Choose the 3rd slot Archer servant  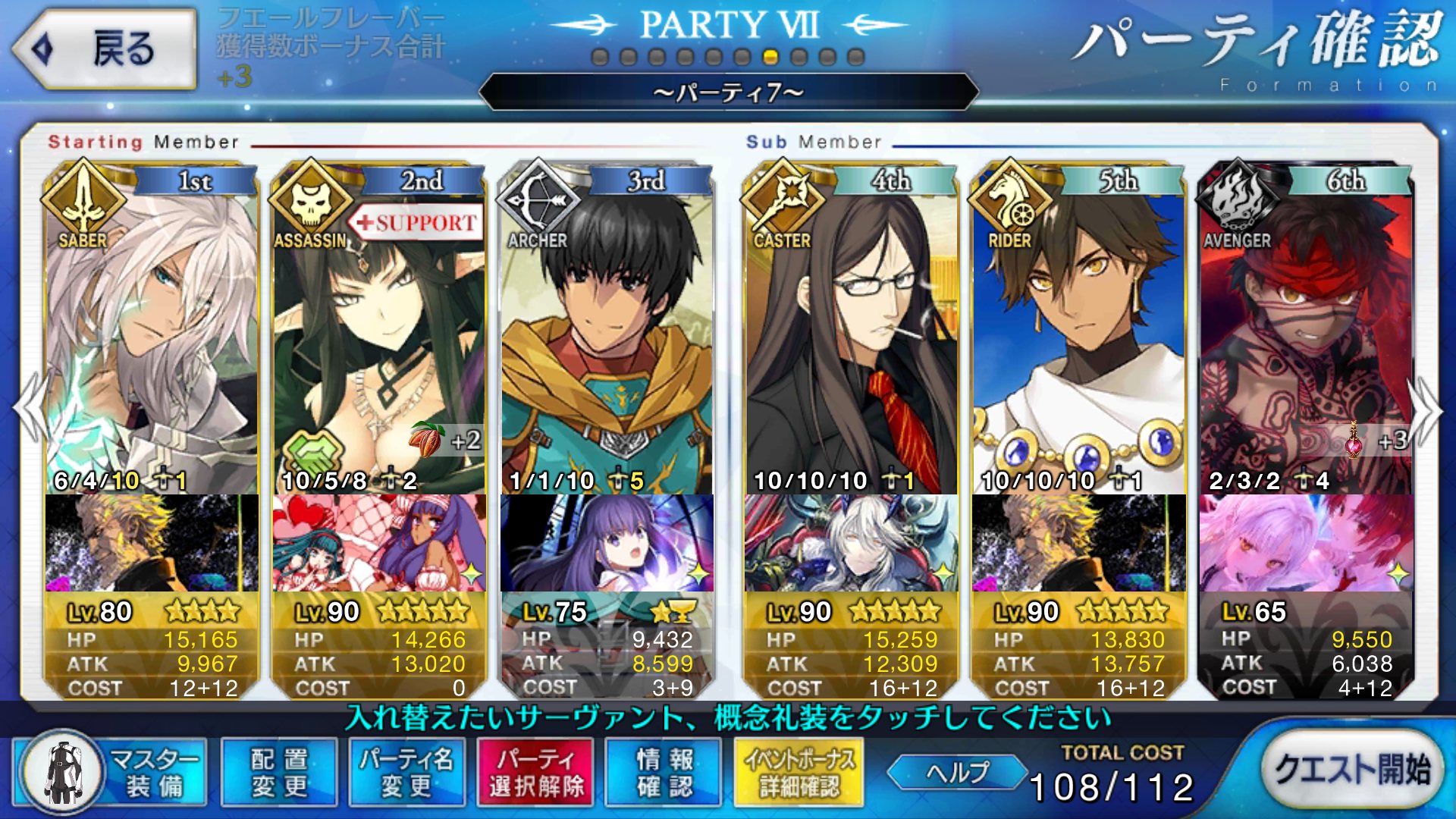[607, 341]
